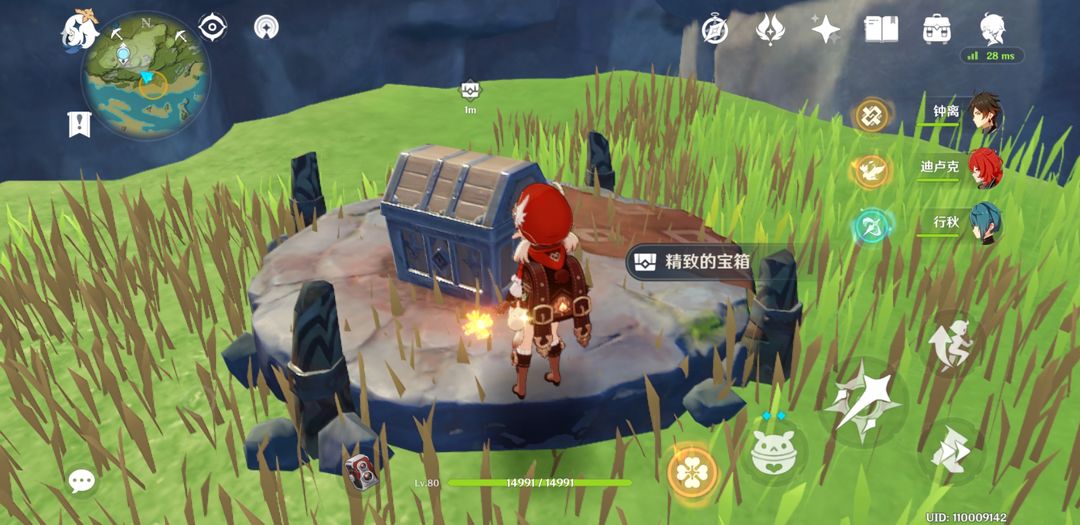This screenshot has width=1080, height=525.
Task: Open the circular minimap
Action: (x=146, y=77)
